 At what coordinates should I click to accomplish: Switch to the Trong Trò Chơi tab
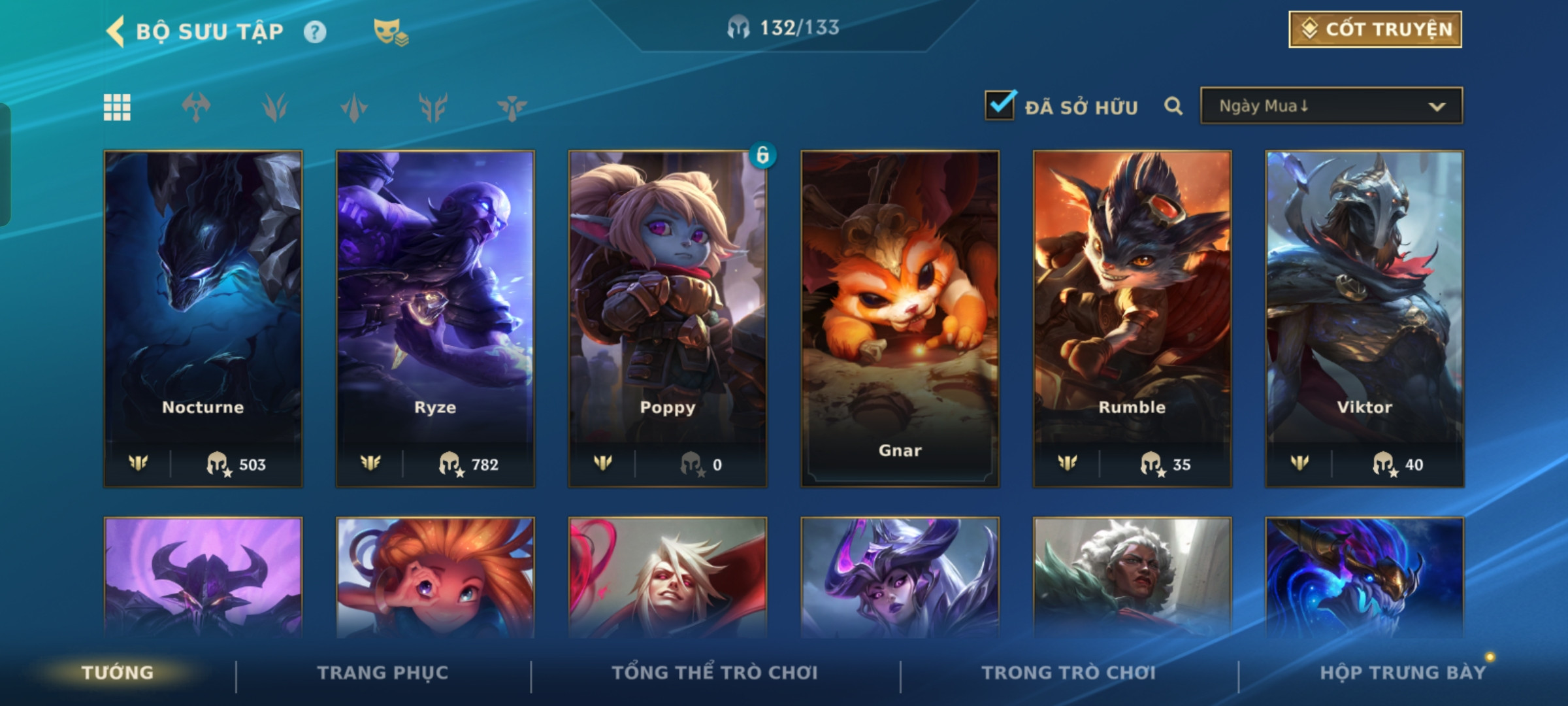coord(1069,673)
